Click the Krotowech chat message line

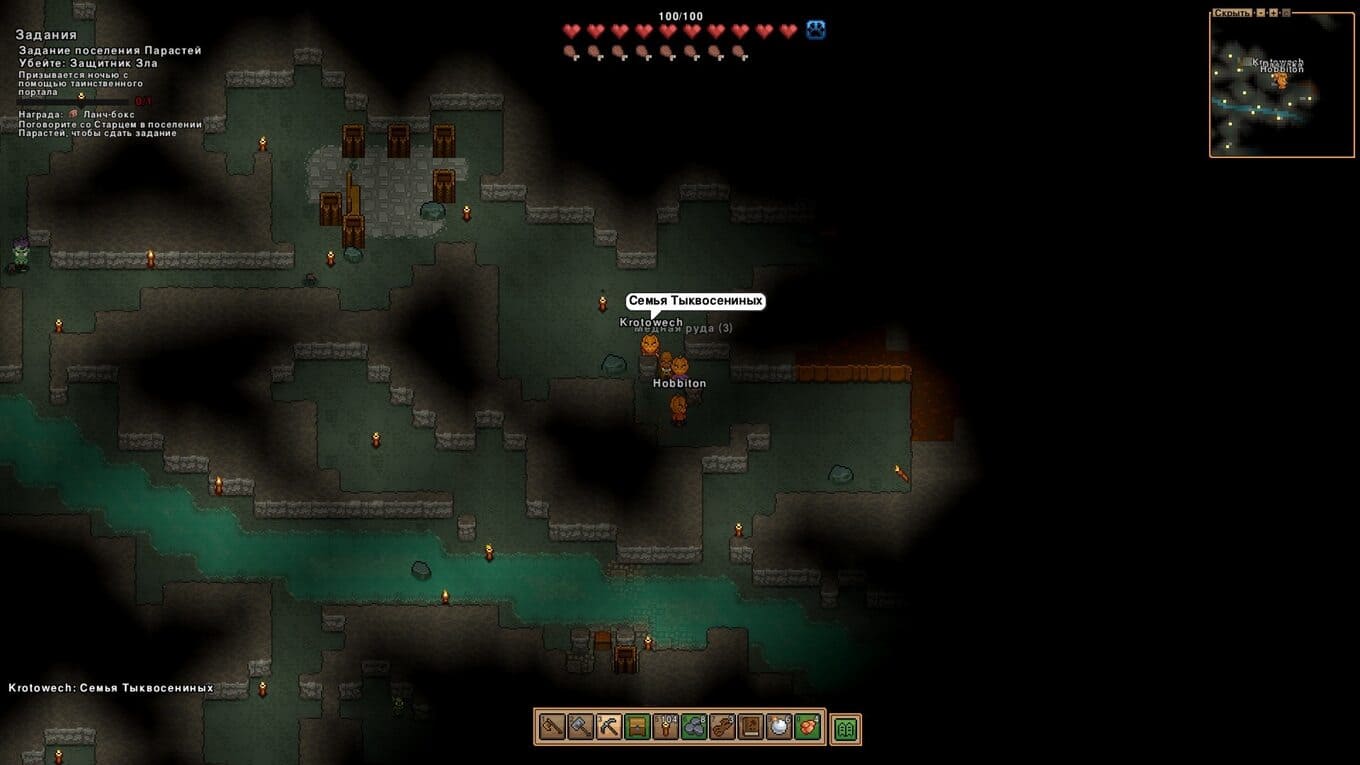tap(111, 688)
